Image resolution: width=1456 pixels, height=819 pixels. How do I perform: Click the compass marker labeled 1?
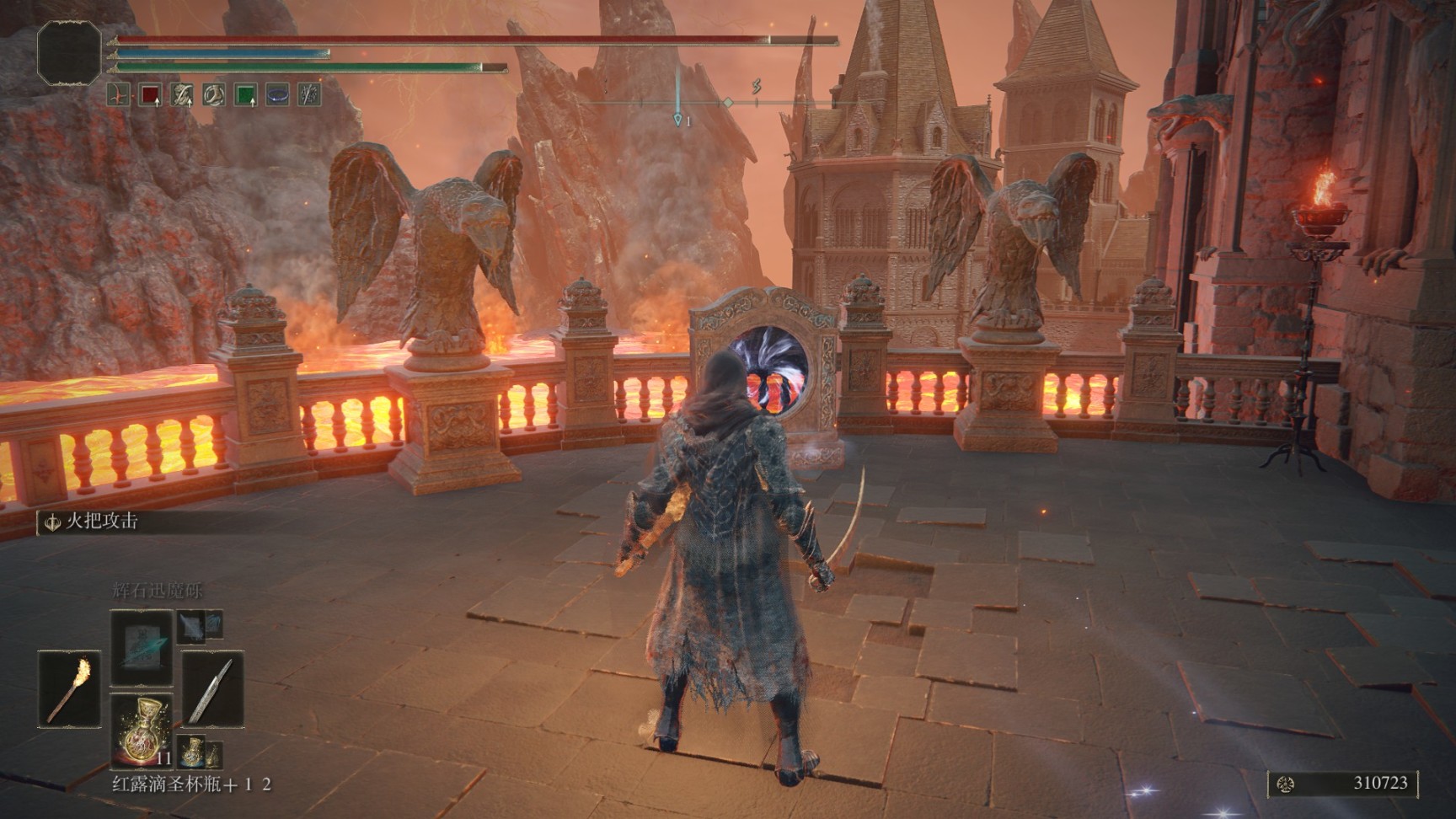coord(678,120)
